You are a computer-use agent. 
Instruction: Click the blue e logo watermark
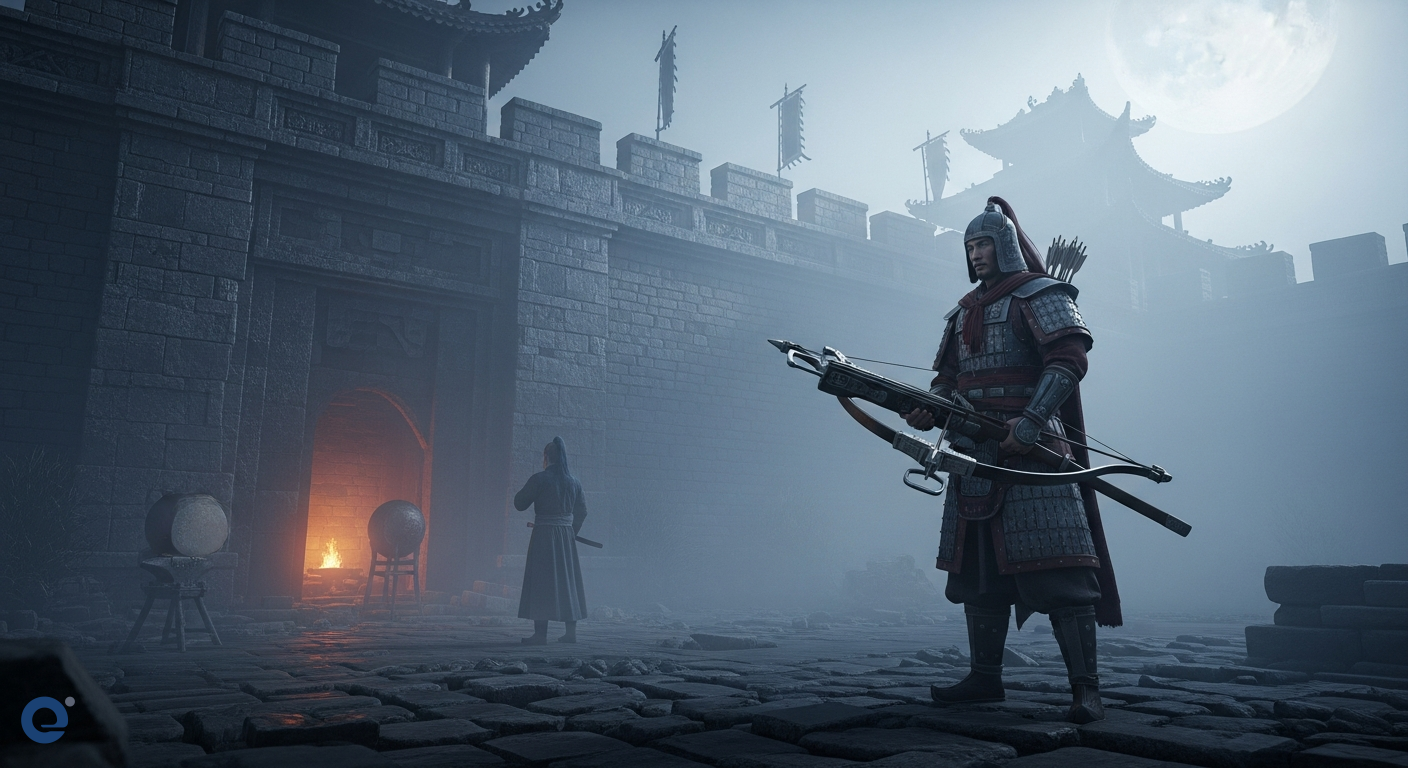[x=45, y=718]
